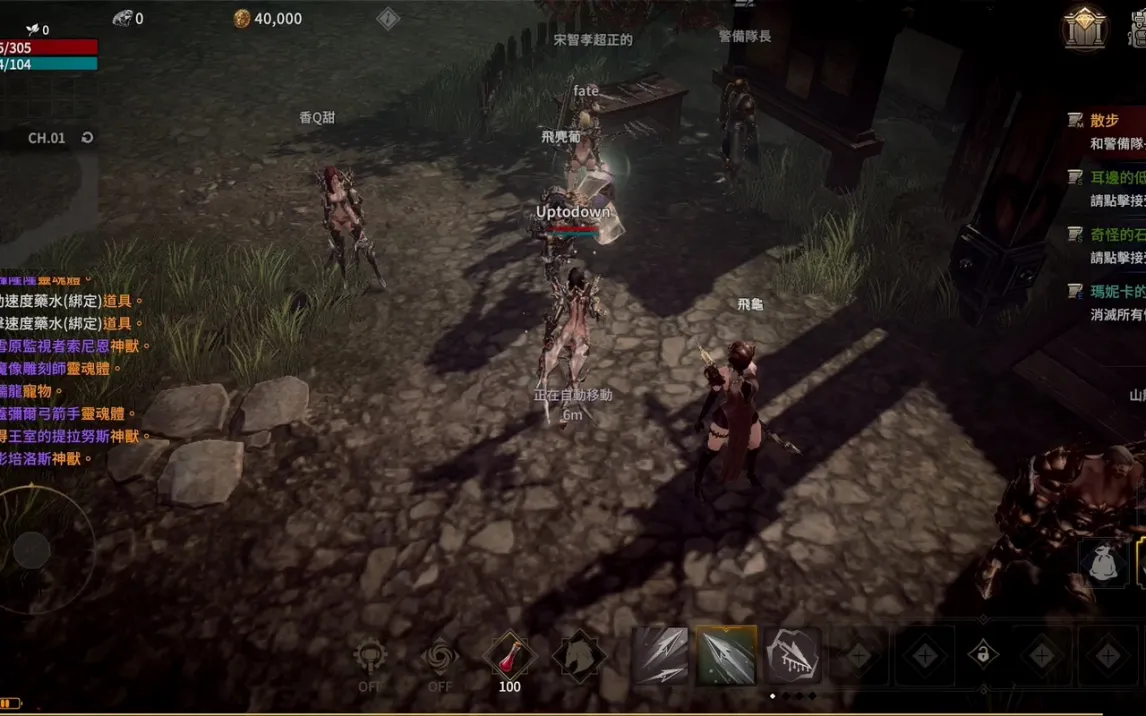The width and height of the screenshot is (1146, 716).
Task: Tap the gold coin currency counter
Action: point(267,18)
